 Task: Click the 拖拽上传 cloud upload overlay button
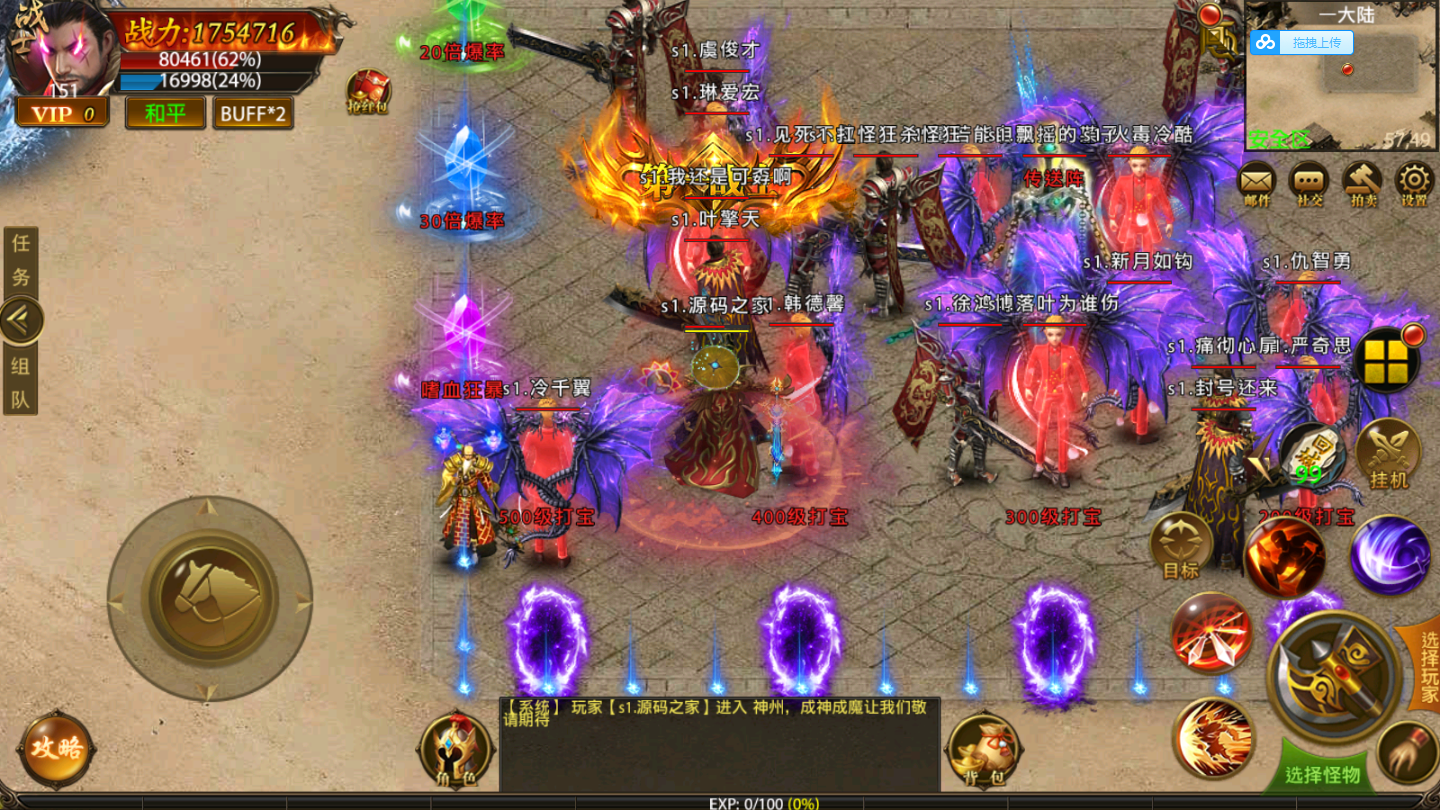(x=1301, y=42)
